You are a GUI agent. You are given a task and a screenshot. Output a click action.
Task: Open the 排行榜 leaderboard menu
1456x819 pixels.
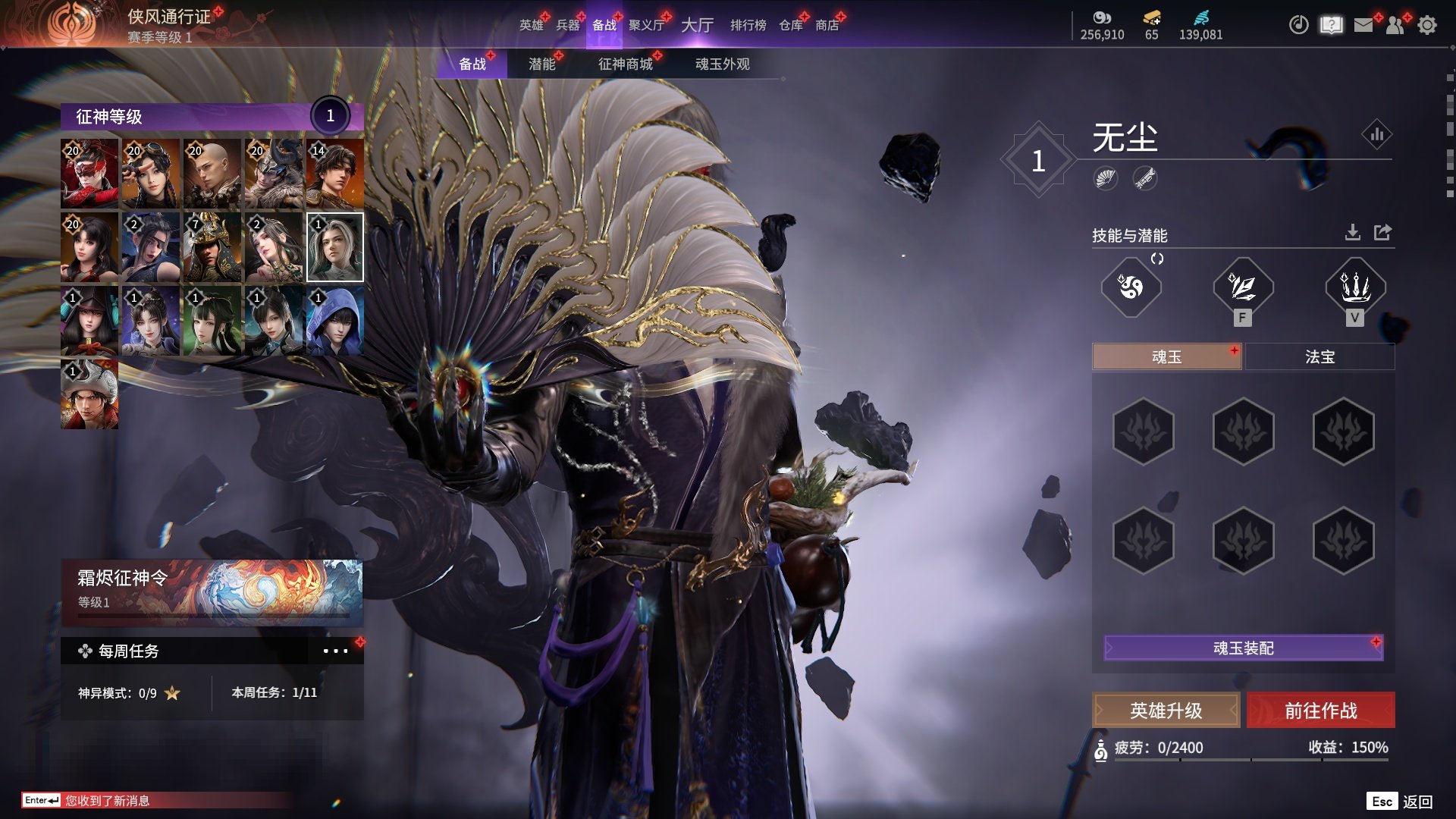[x=748, y=25]
